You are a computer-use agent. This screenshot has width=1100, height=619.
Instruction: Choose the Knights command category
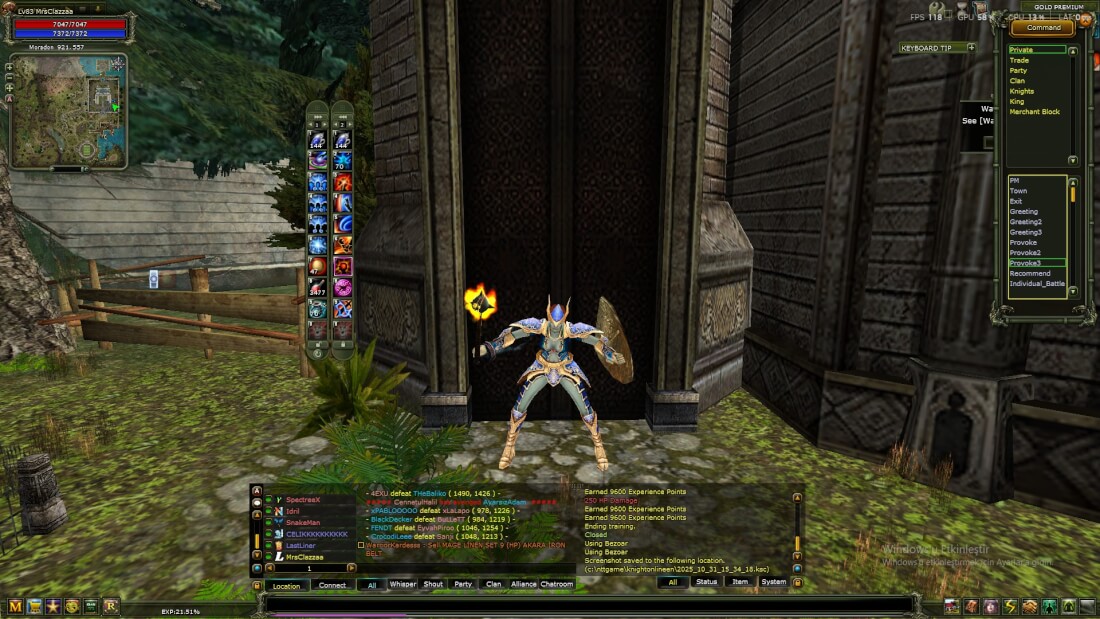coord(1021,91)
